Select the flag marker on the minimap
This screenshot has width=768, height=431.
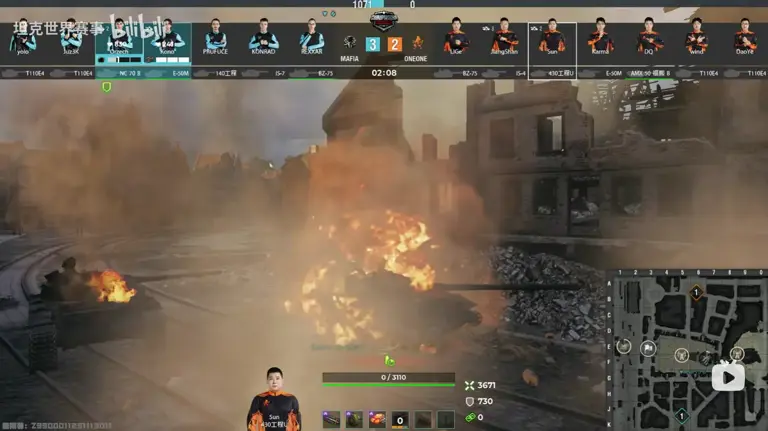pyautogui.click(x=648, y=348)
